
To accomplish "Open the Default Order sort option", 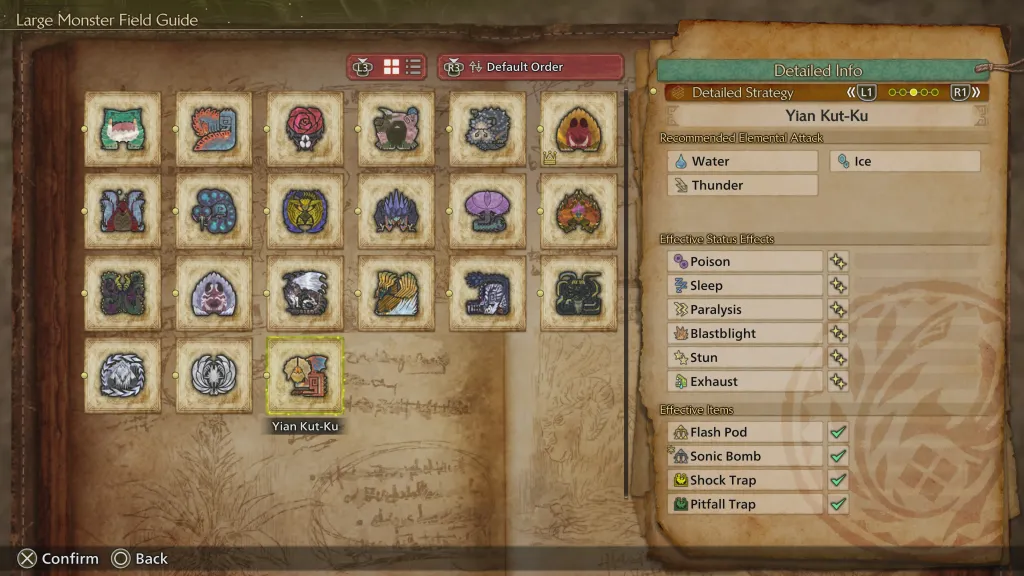I will click(530, 67).
